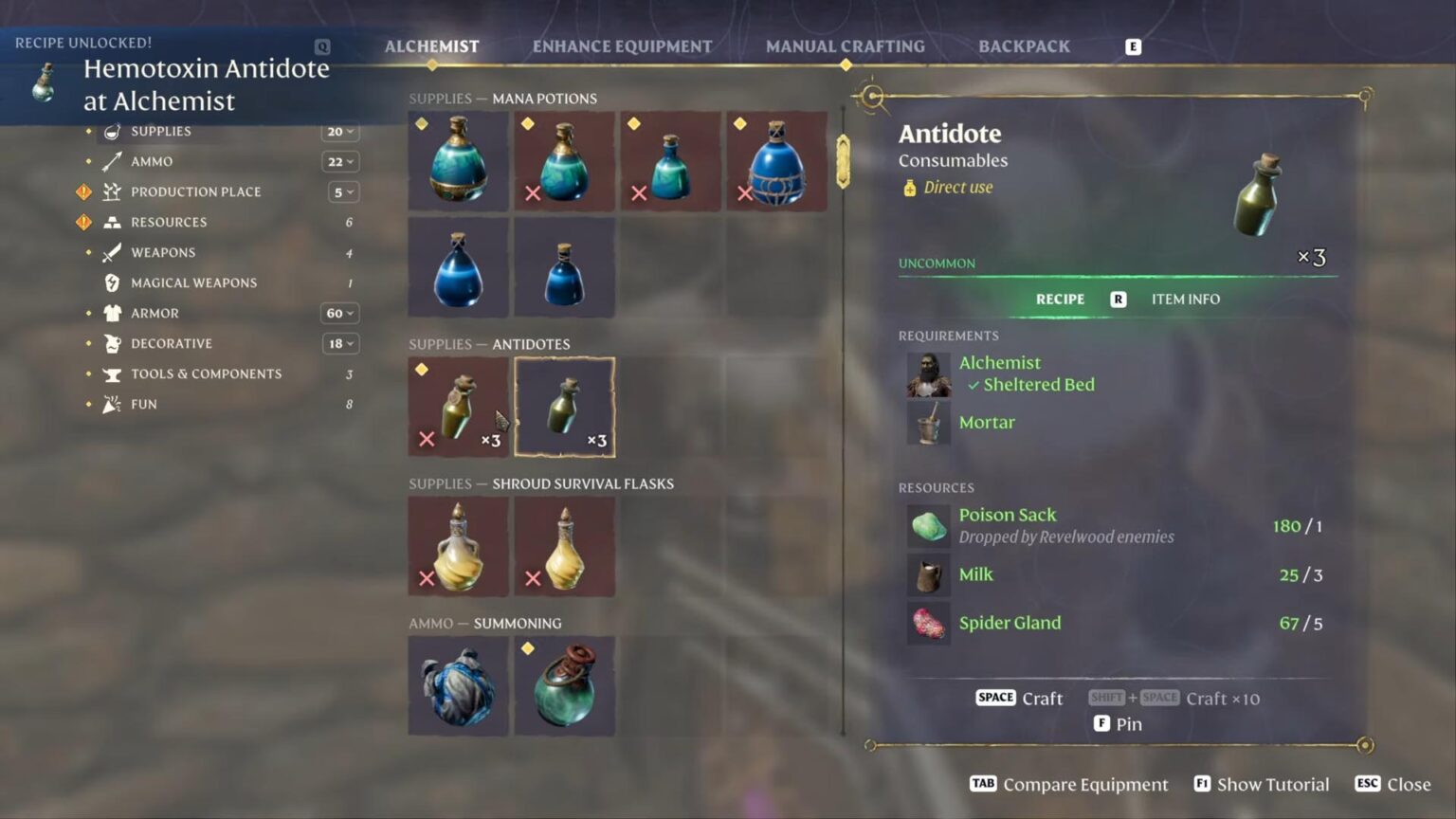
Task: Switch to the Enhance Equipment tab
Action: 623,45
